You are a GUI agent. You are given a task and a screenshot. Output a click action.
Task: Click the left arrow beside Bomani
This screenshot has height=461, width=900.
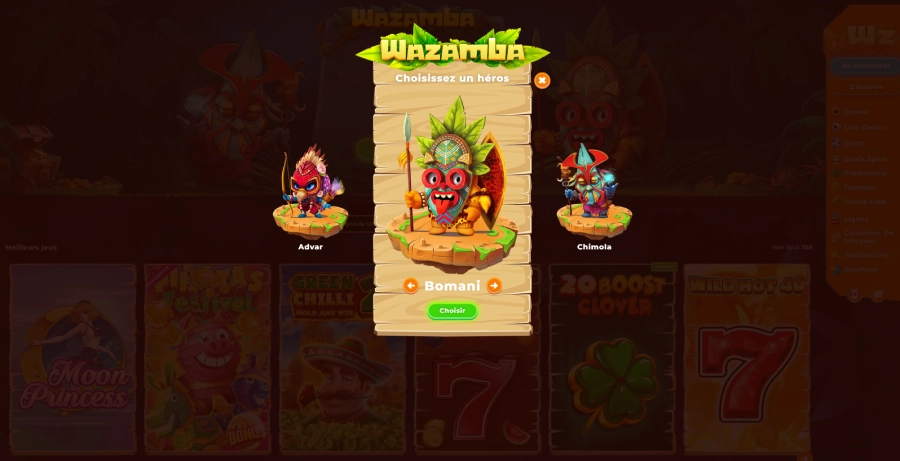click(411, 286)
